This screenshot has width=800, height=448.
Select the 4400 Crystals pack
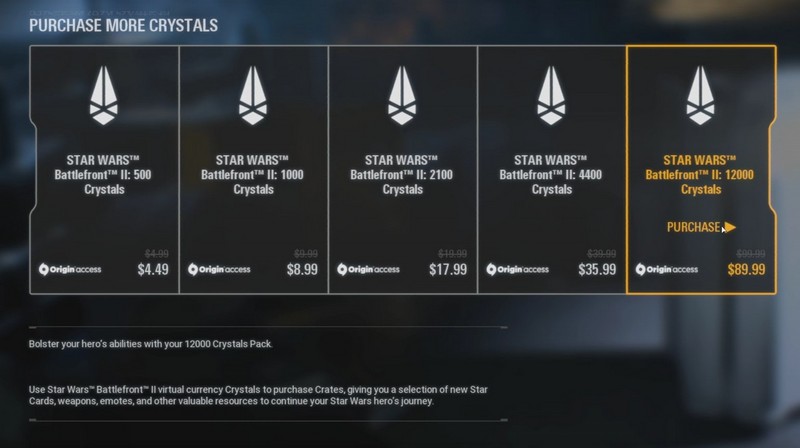552,170
